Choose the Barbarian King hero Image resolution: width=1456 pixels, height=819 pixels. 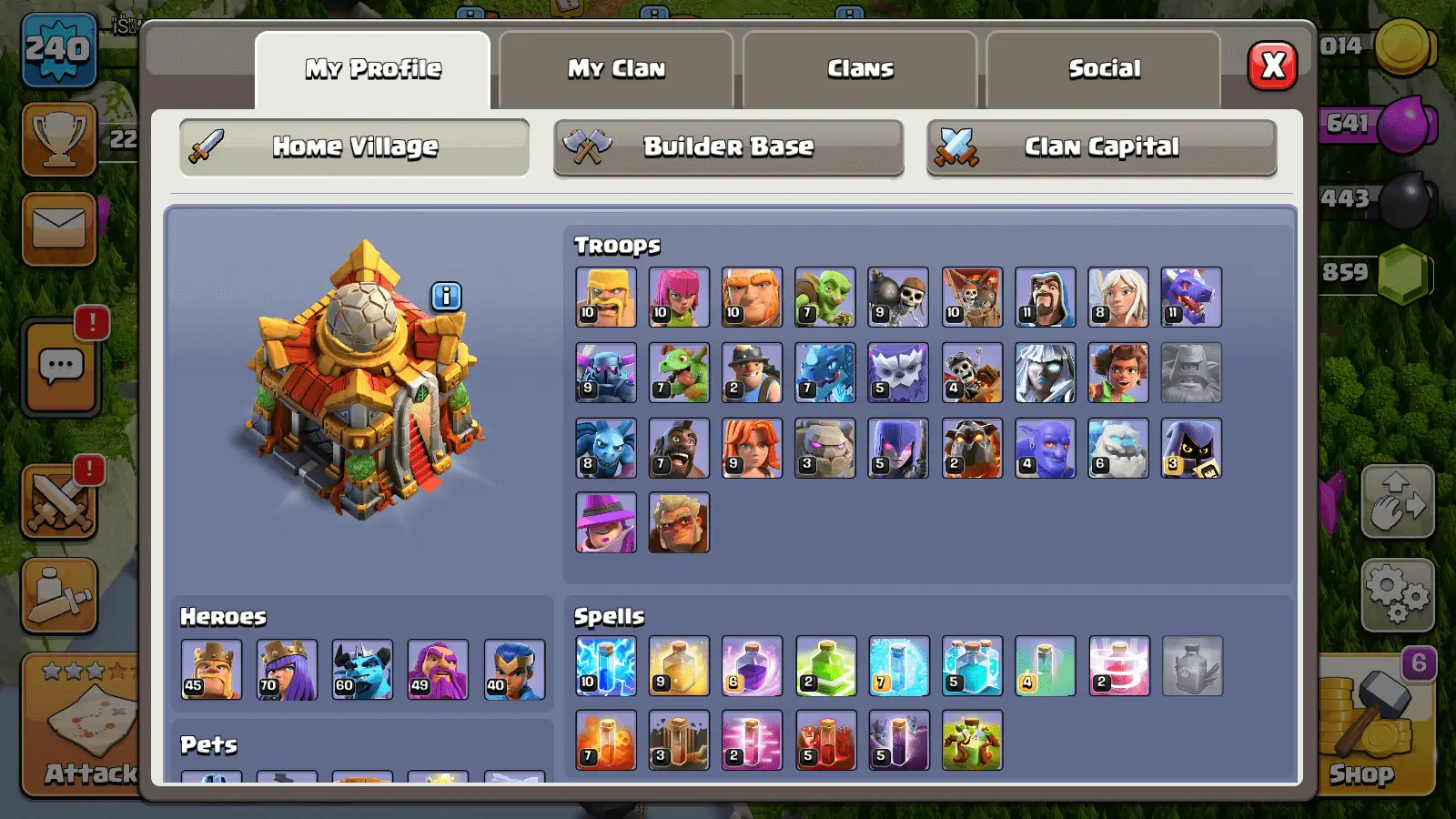point(211,670)
